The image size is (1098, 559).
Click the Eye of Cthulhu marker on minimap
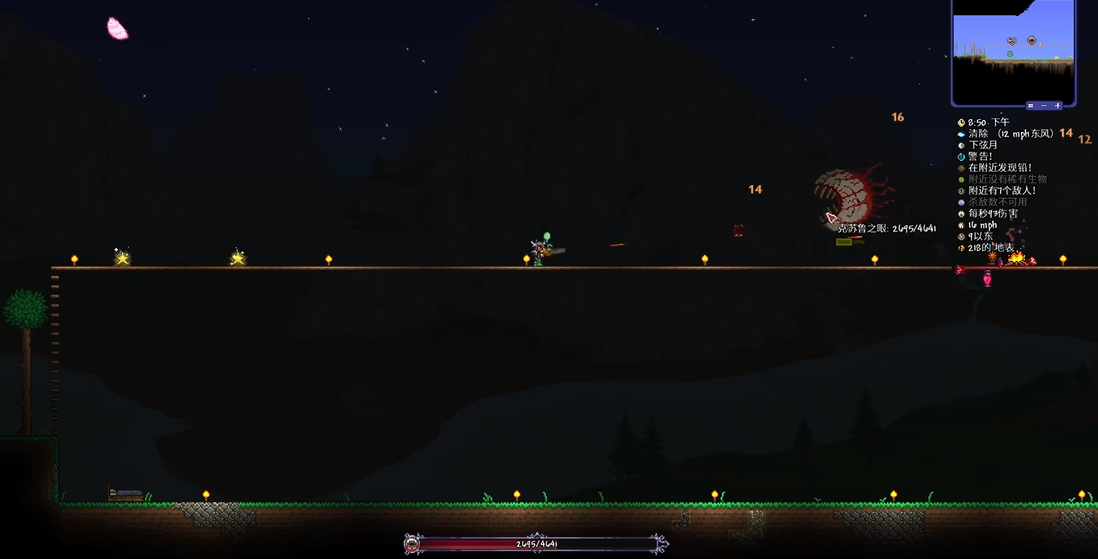(1031, 41)
